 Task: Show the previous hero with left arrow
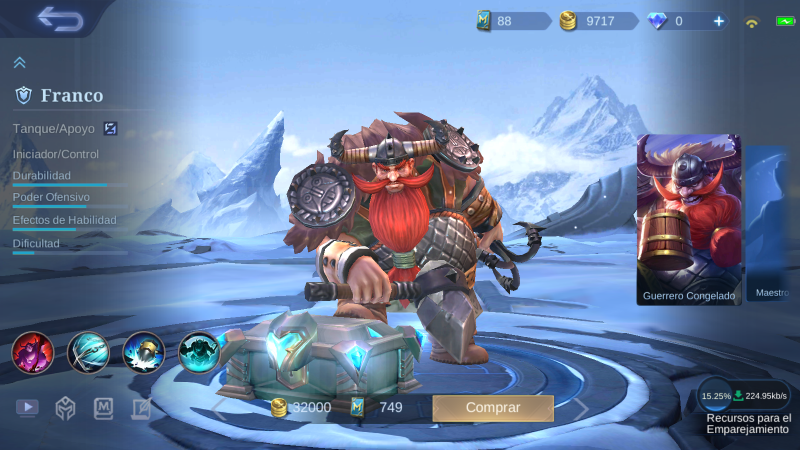coord(218,408)
